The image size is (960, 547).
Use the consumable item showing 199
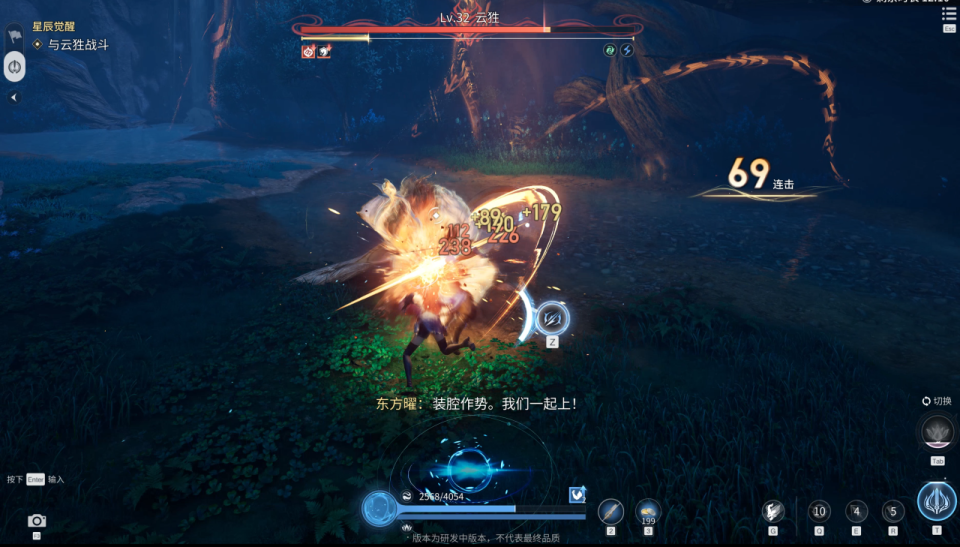[648, 511]
